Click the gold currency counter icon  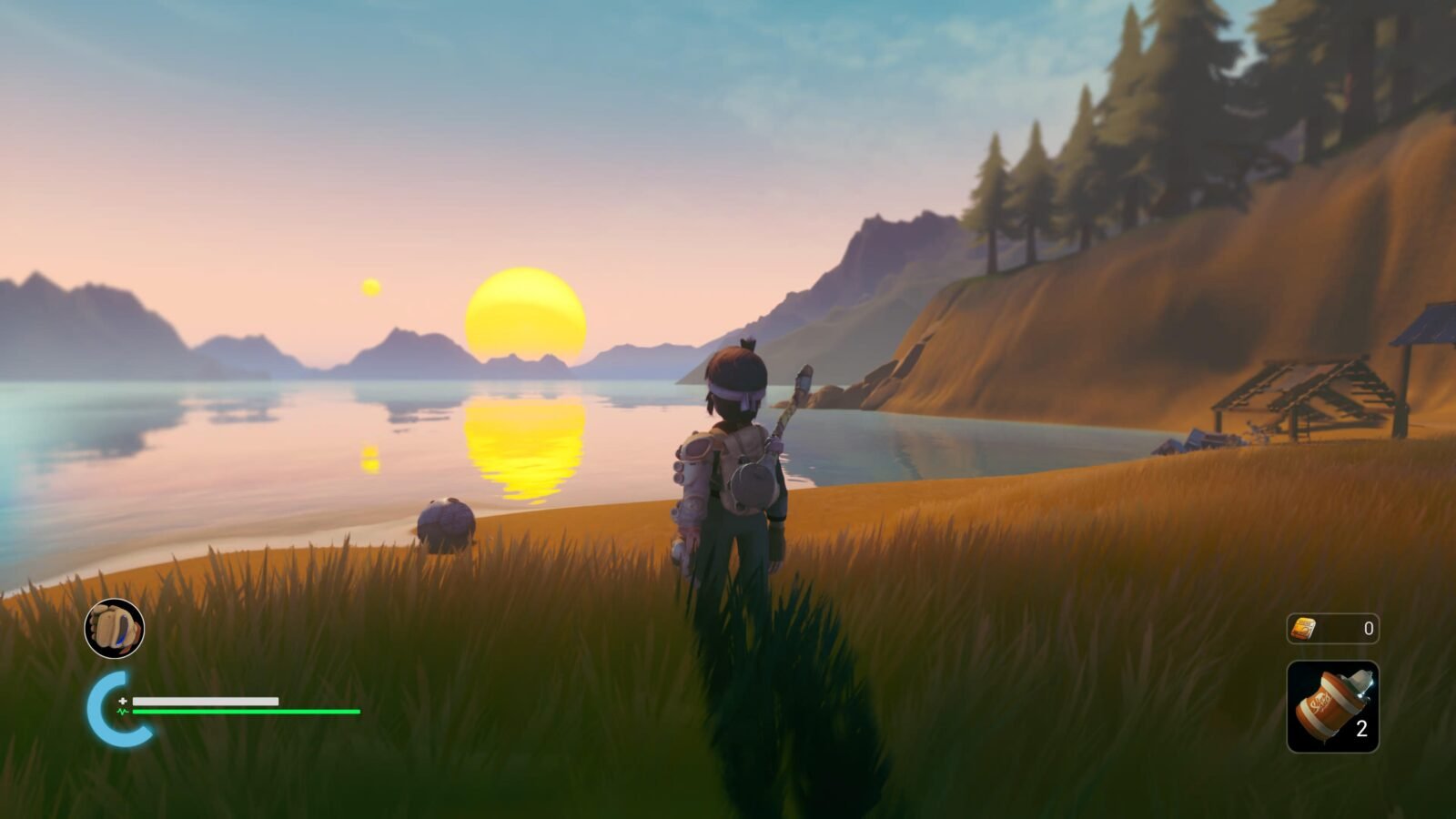pos(1304,628)
